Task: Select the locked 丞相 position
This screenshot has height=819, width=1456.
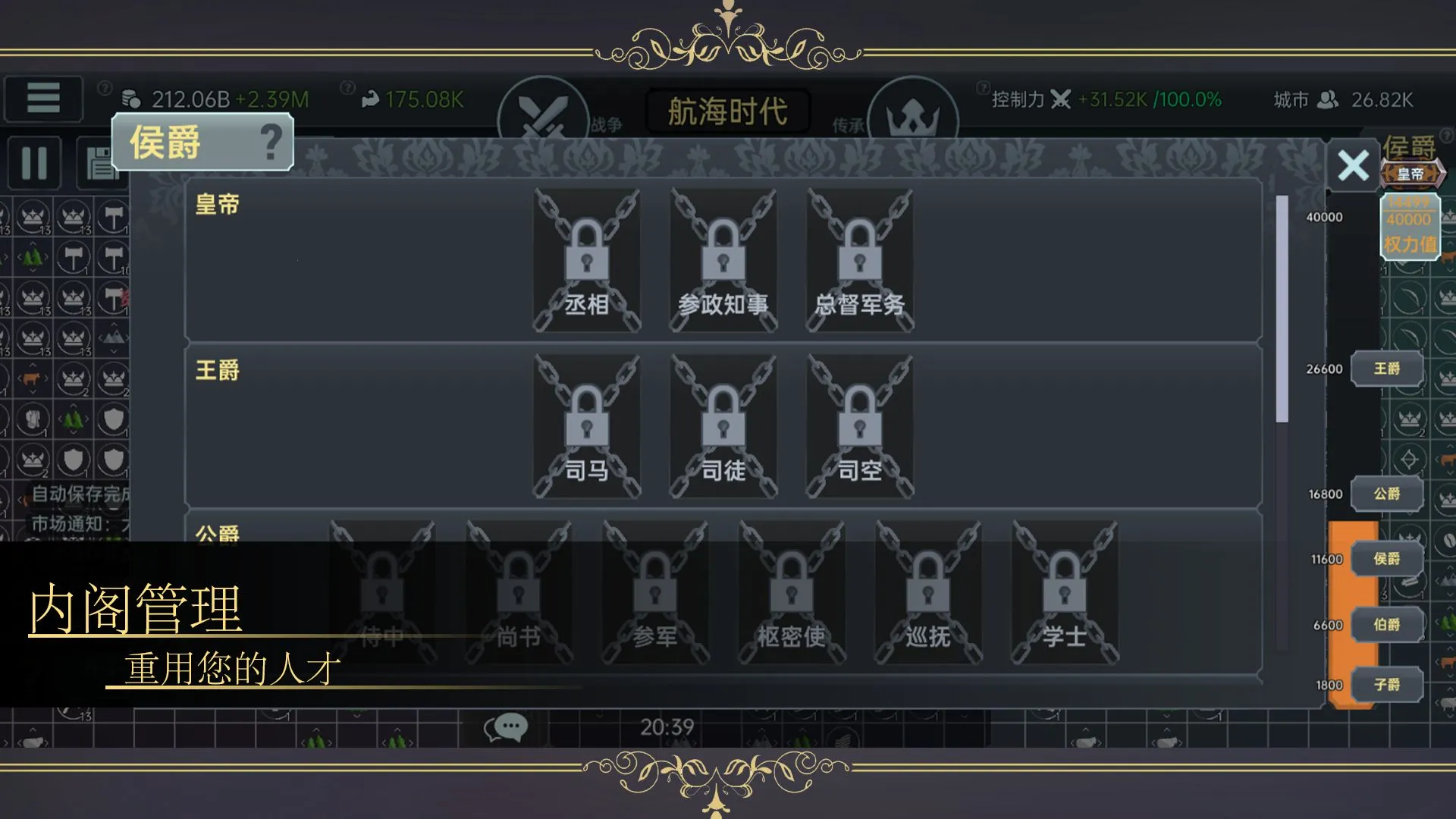Action: click(586, 260)
